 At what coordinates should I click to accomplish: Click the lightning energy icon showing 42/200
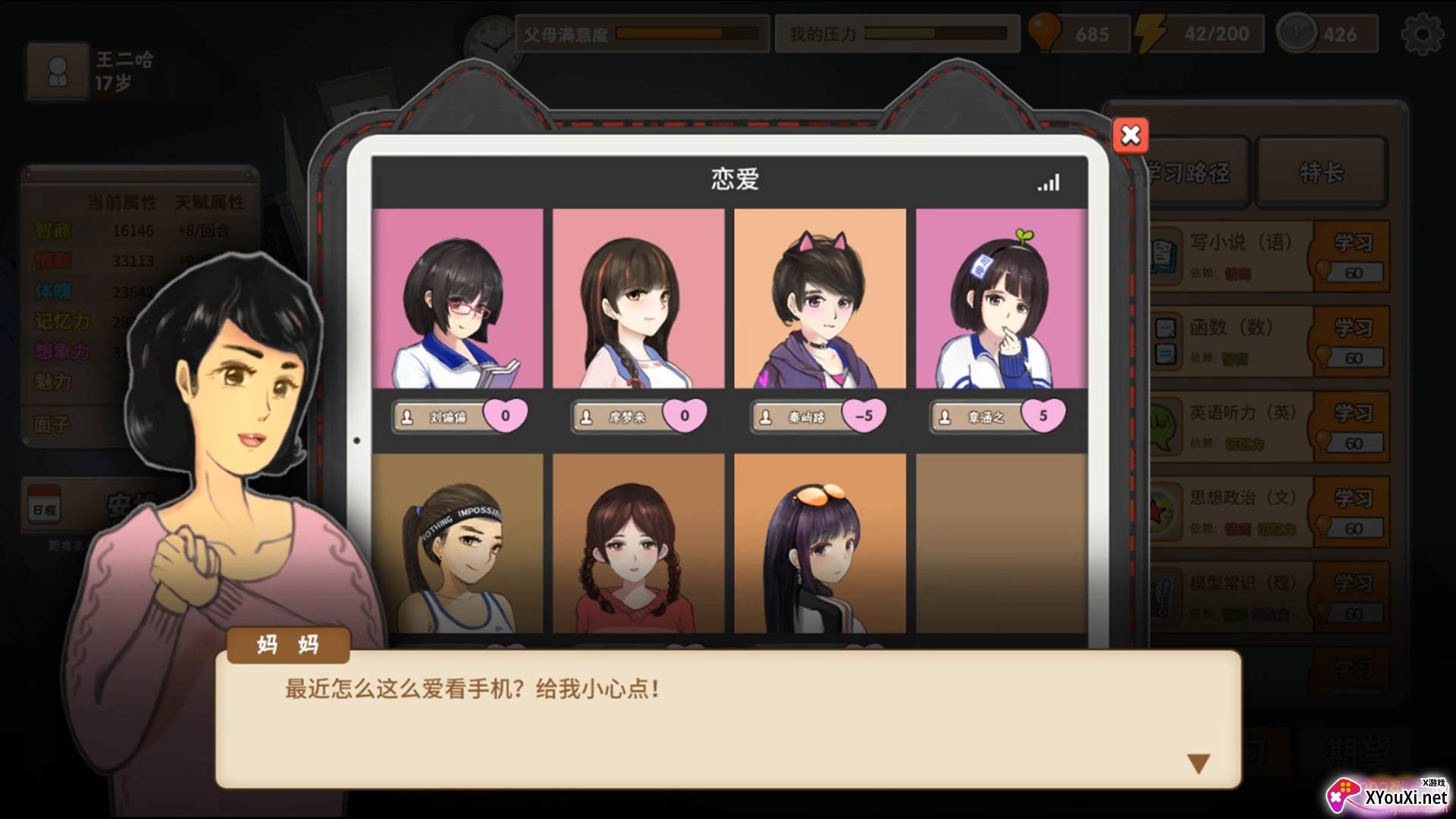point(1150,33)
